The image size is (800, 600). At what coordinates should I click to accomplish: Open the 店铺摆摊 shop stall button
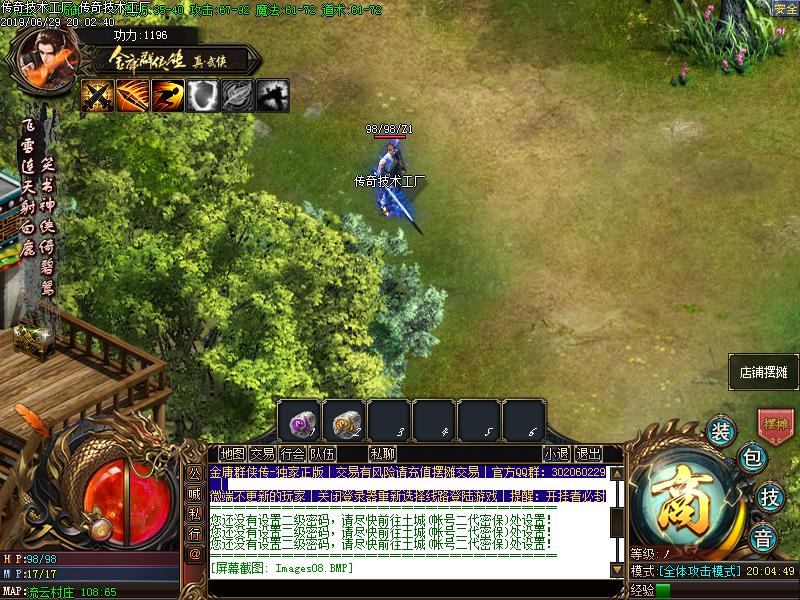[x=764, y=371]
